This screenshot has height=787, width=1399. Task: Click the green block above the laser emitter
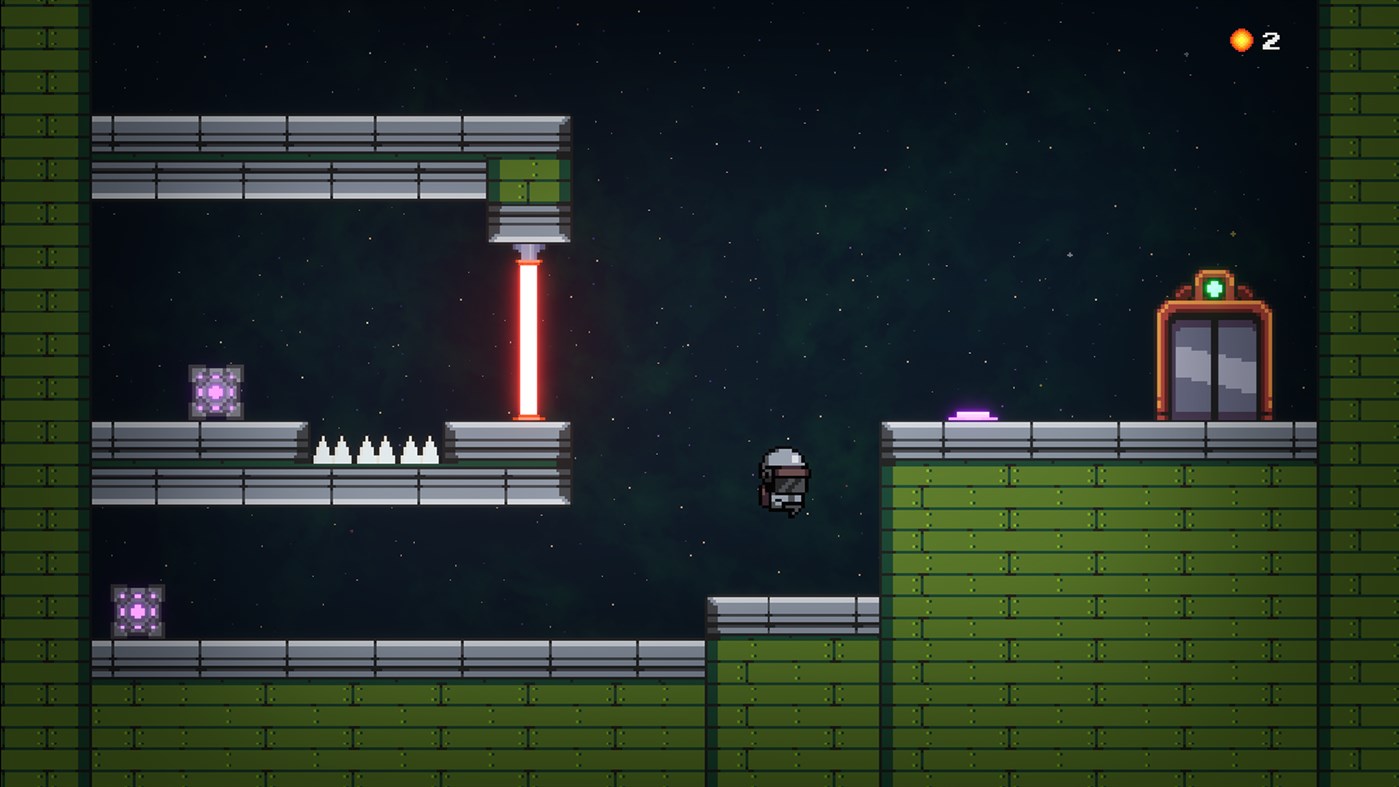528,182
